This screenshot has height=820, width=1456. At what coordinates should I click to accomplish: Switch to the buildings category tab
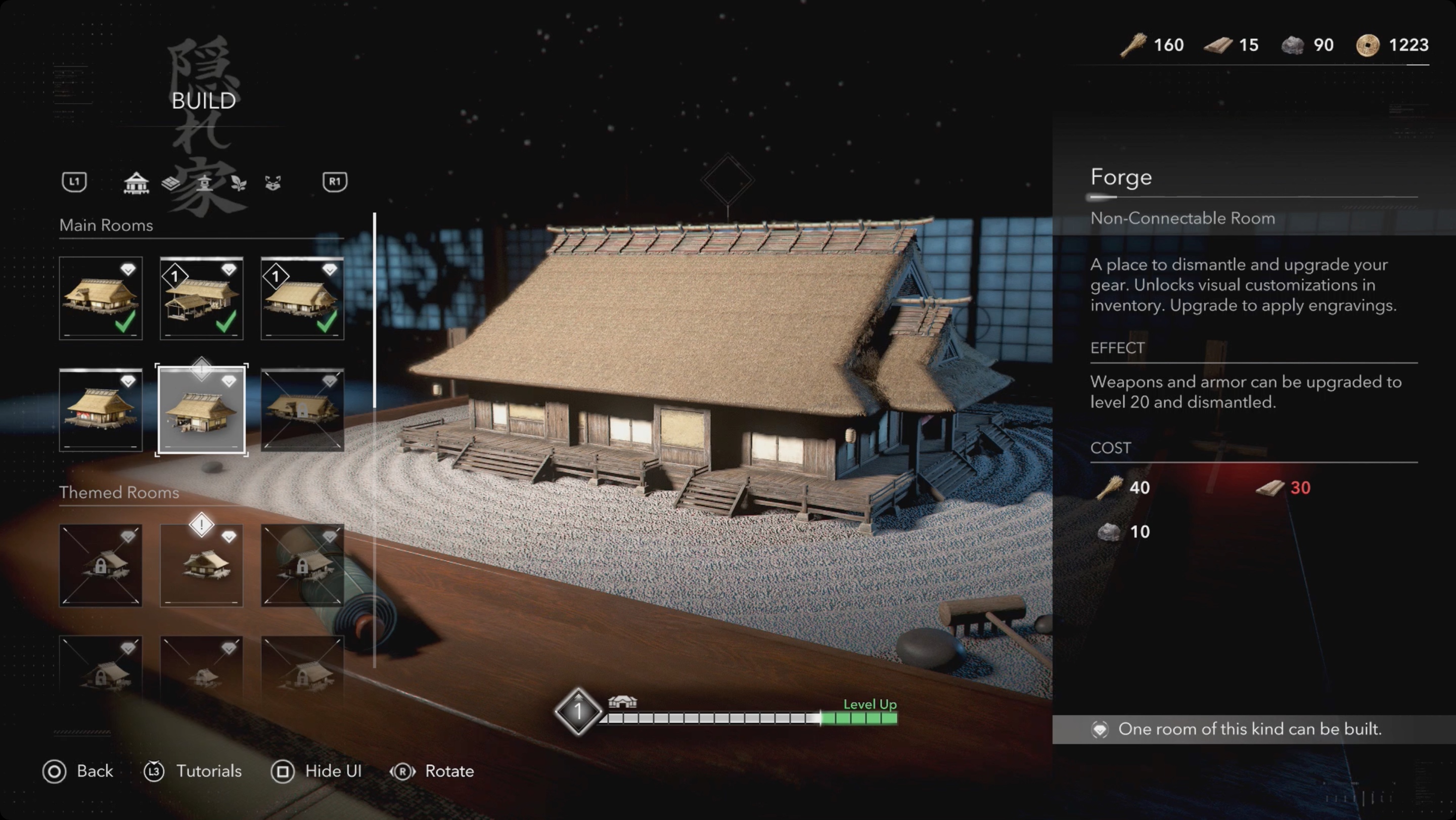(136, 183)
